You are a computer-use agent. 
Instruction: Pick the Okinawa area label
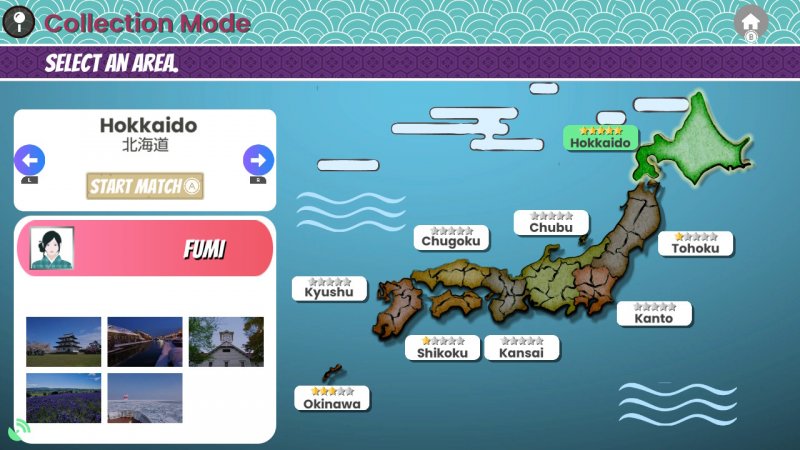pos(332,399)
